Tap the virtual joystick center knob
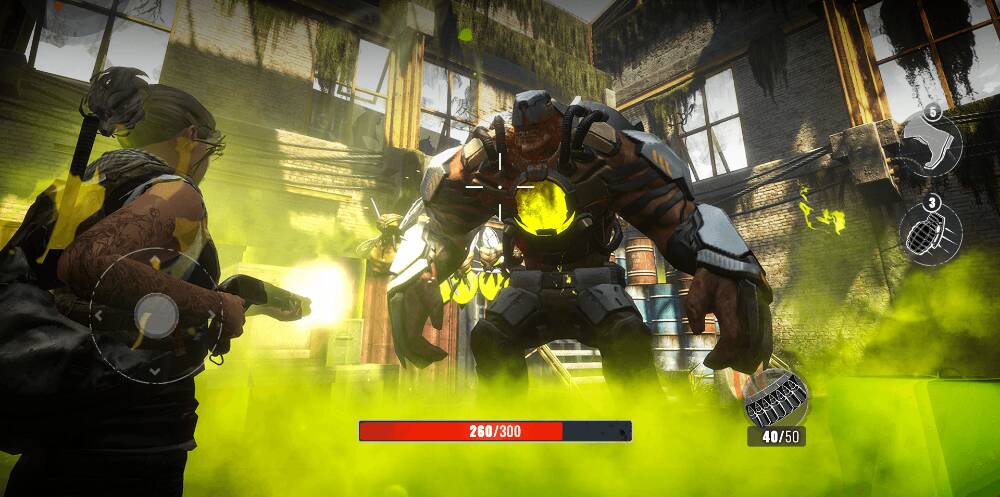This screenshot has width=1000, height=497. [x=155, y=314]
